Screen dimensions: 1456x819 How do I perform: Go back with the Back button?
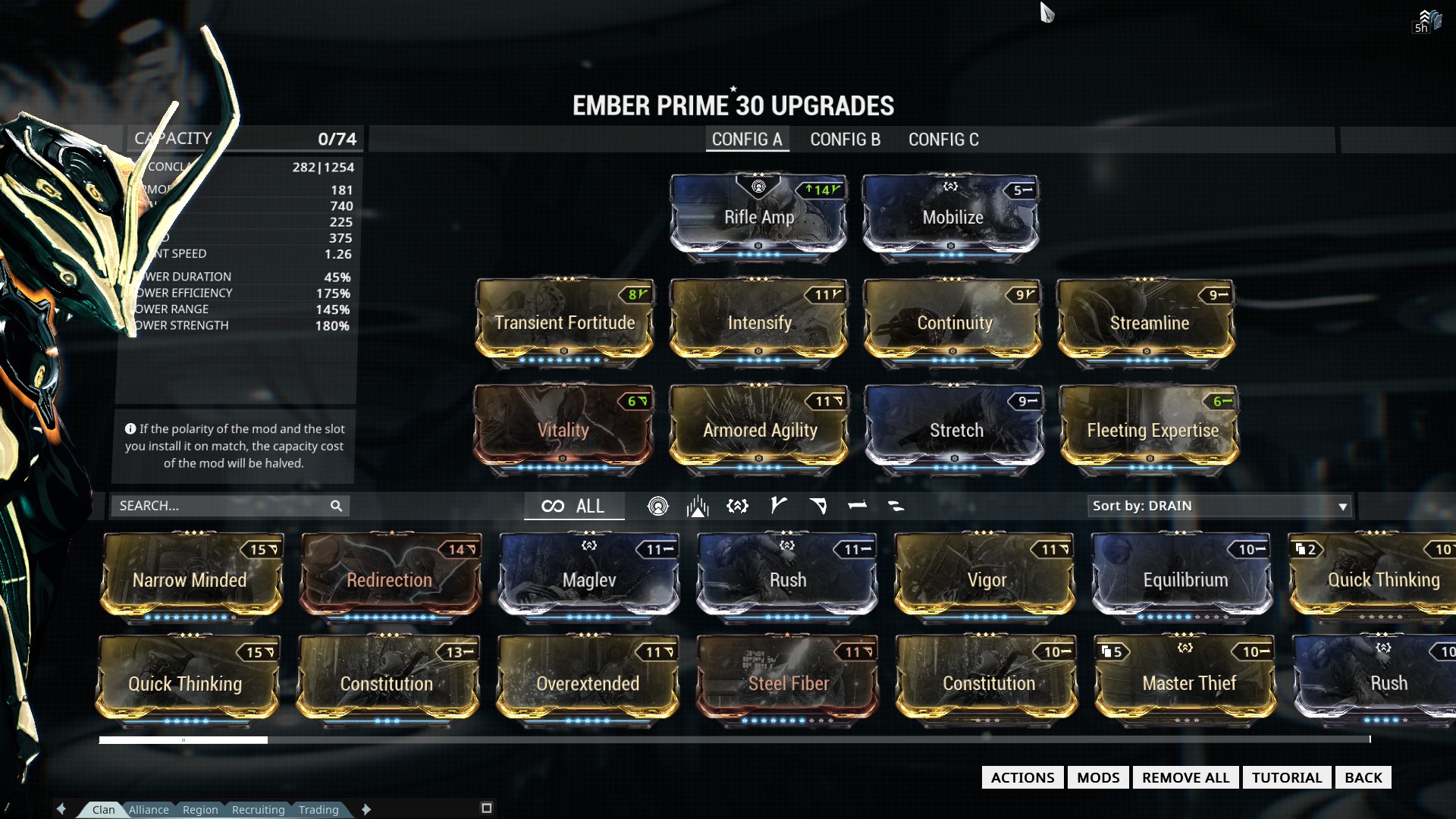1363,777
